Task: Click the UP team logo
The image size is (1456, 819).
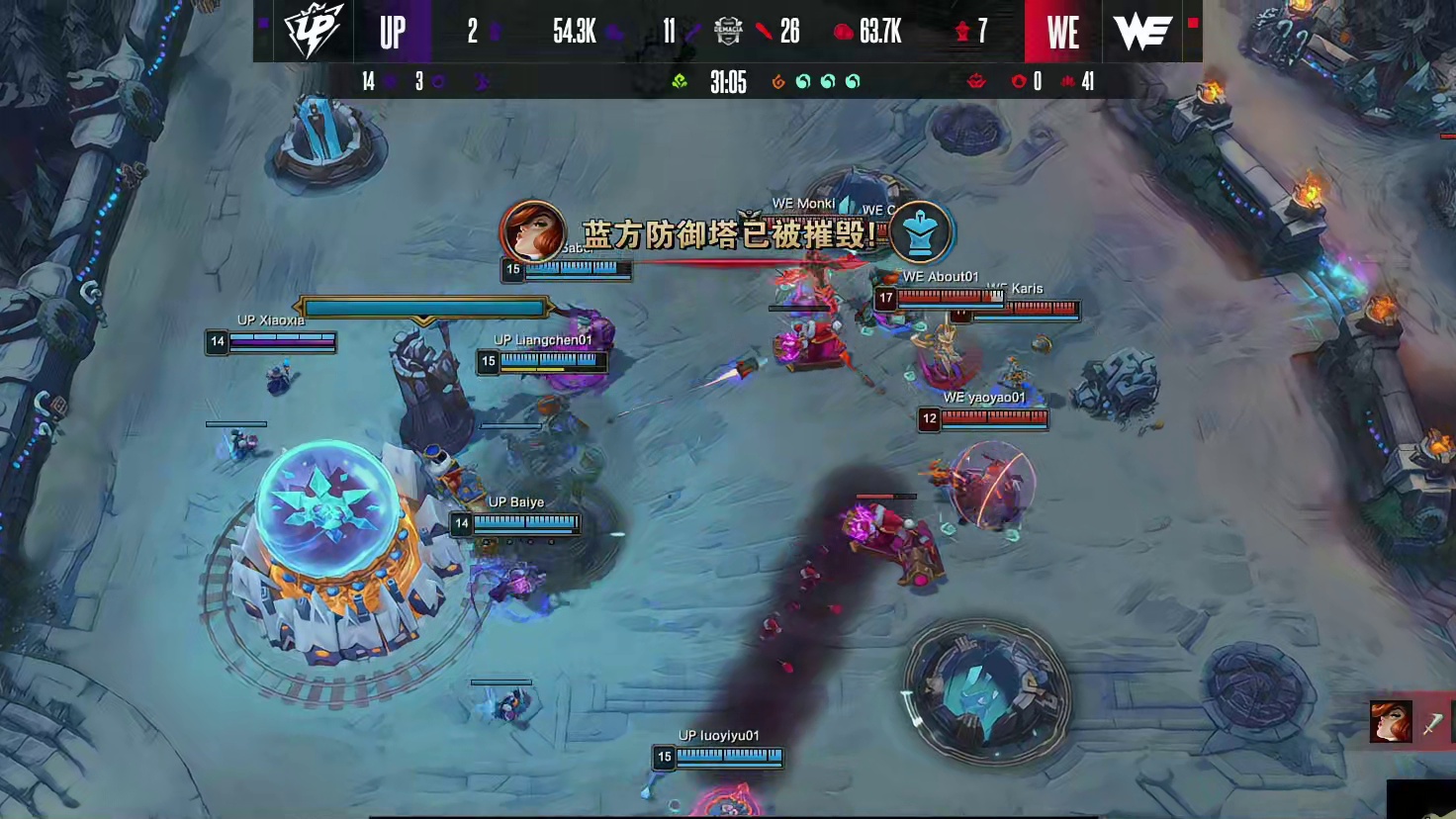Action: pos(308,32)
